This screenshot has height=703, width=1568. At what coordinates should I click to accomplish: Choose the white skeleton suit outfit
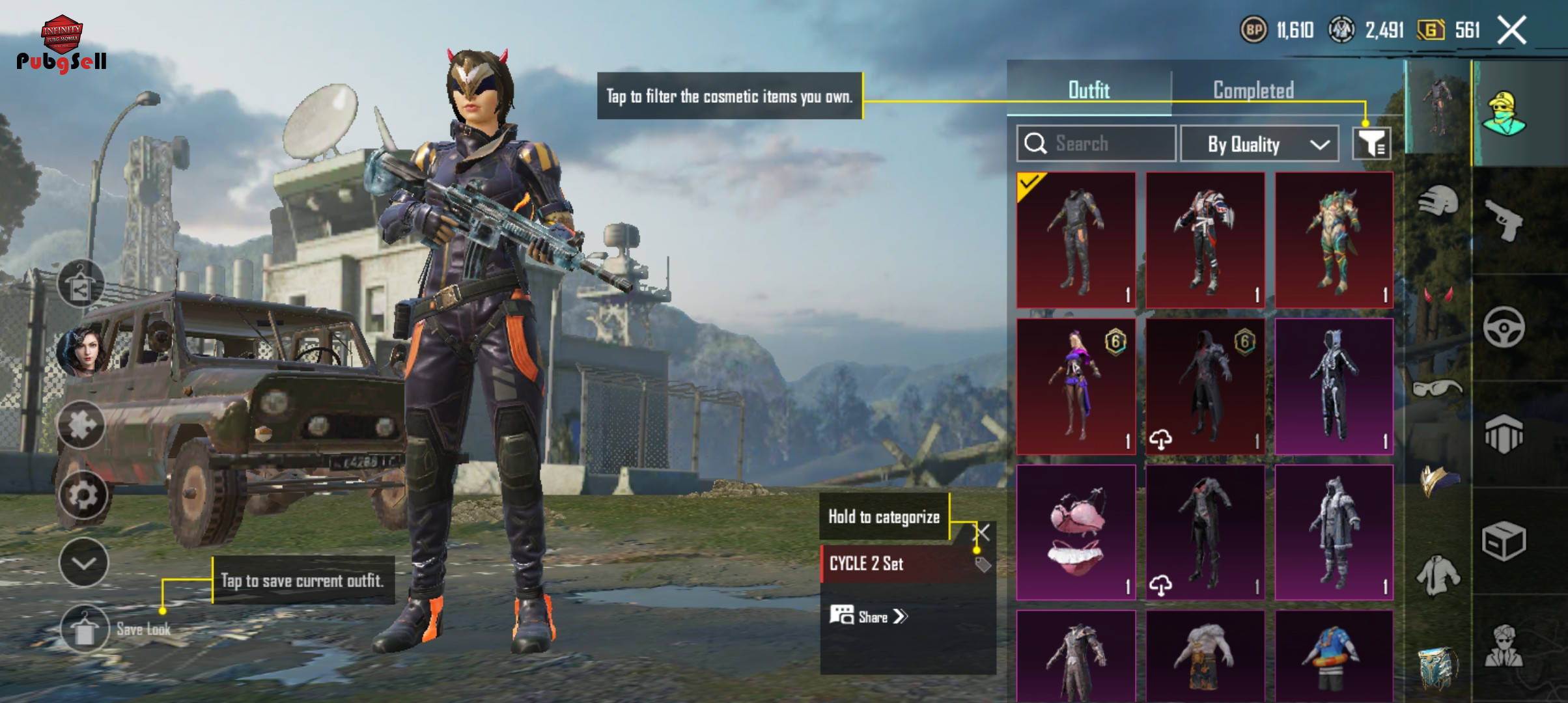click(1334, 387)
